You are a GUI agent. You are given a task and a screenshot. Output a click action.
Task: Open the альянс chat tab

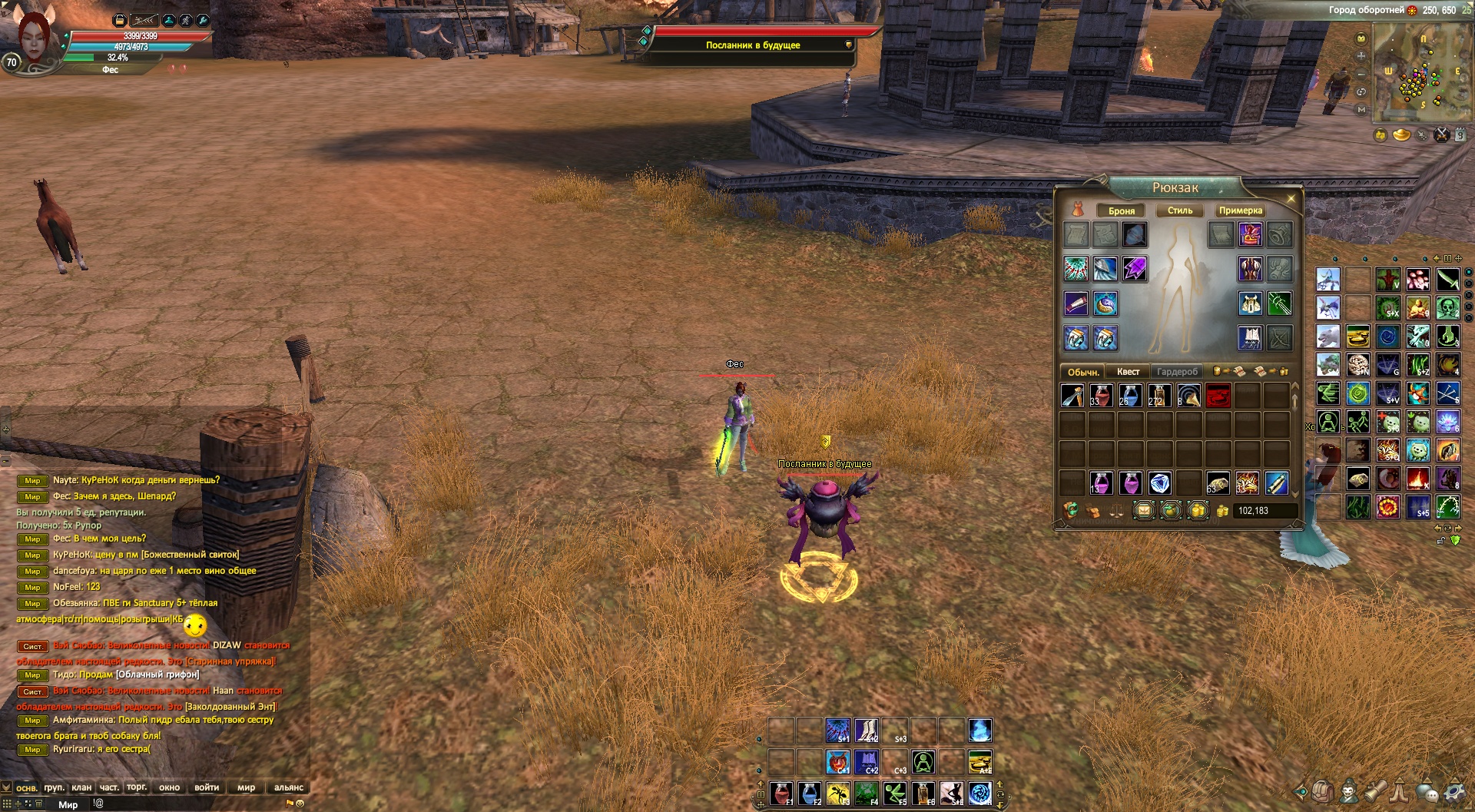tap(289, 787)
